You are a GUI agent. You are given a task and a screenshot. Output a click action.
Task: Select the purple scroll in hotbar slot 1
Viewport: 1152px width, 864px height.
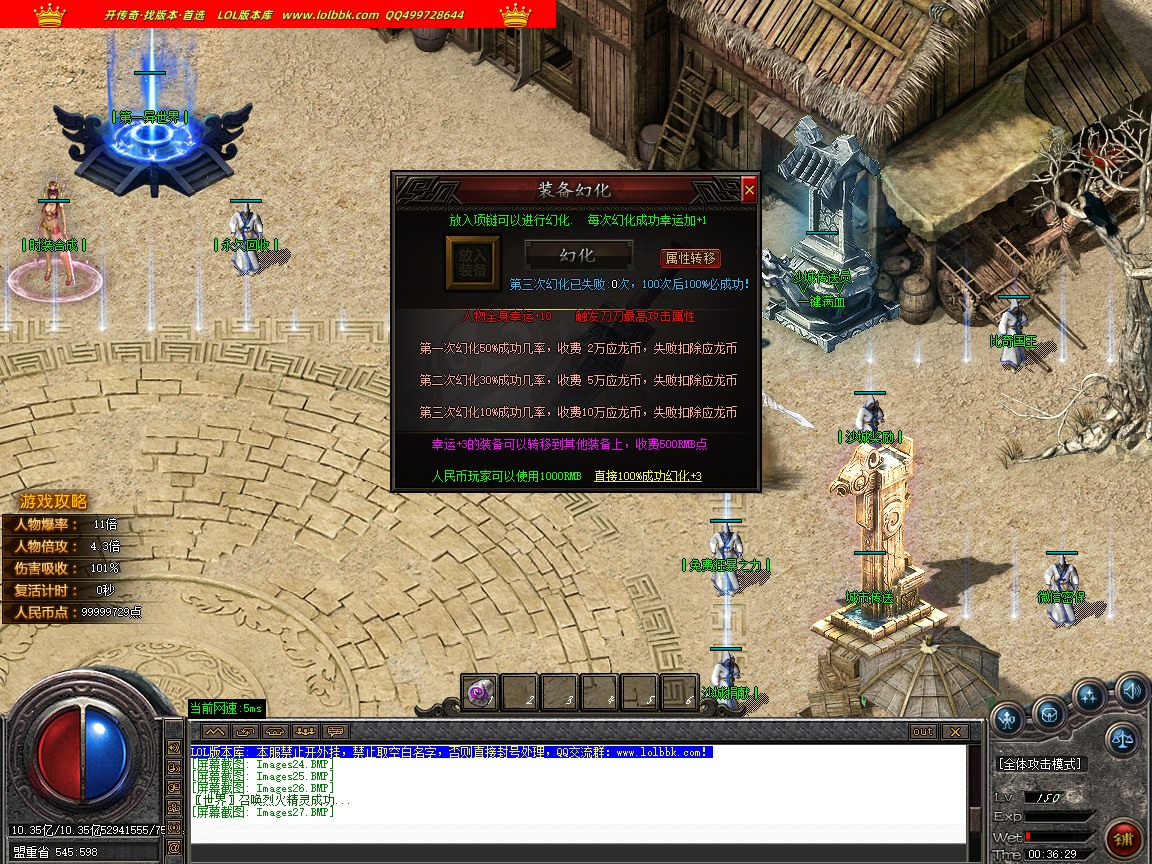coord(480,691)
